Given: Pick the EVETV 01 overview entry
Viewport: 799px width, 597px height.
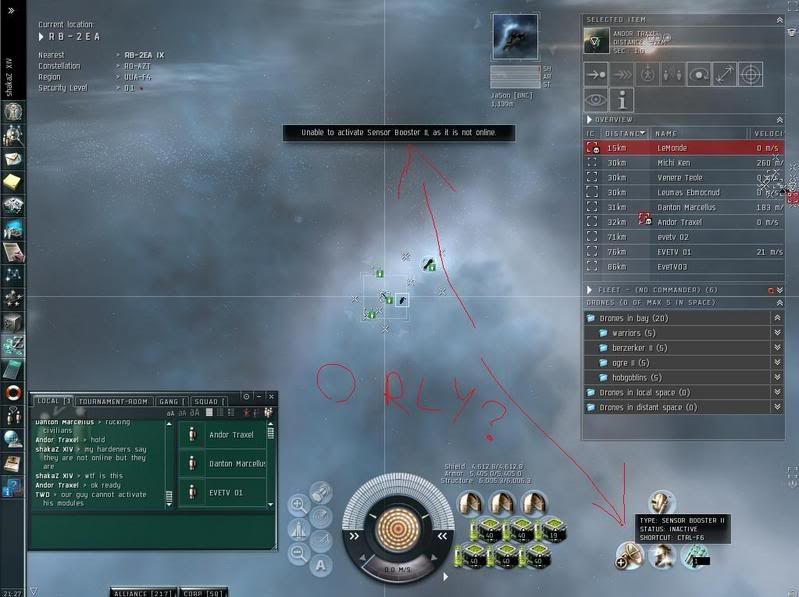Looking at the screenshot, I should (x=680, y=252).
